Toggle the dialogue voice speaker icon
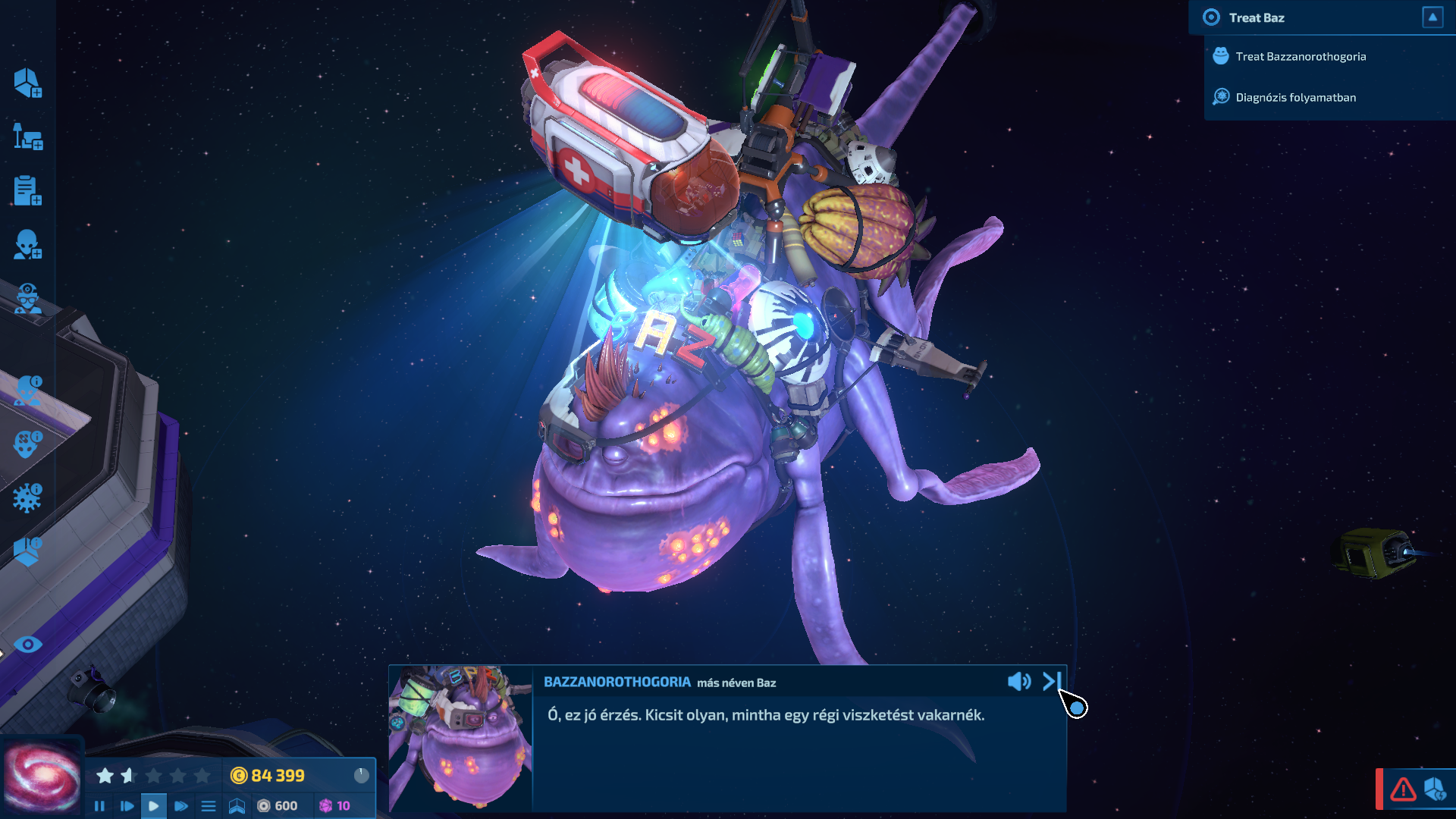 coord(1018,681)
